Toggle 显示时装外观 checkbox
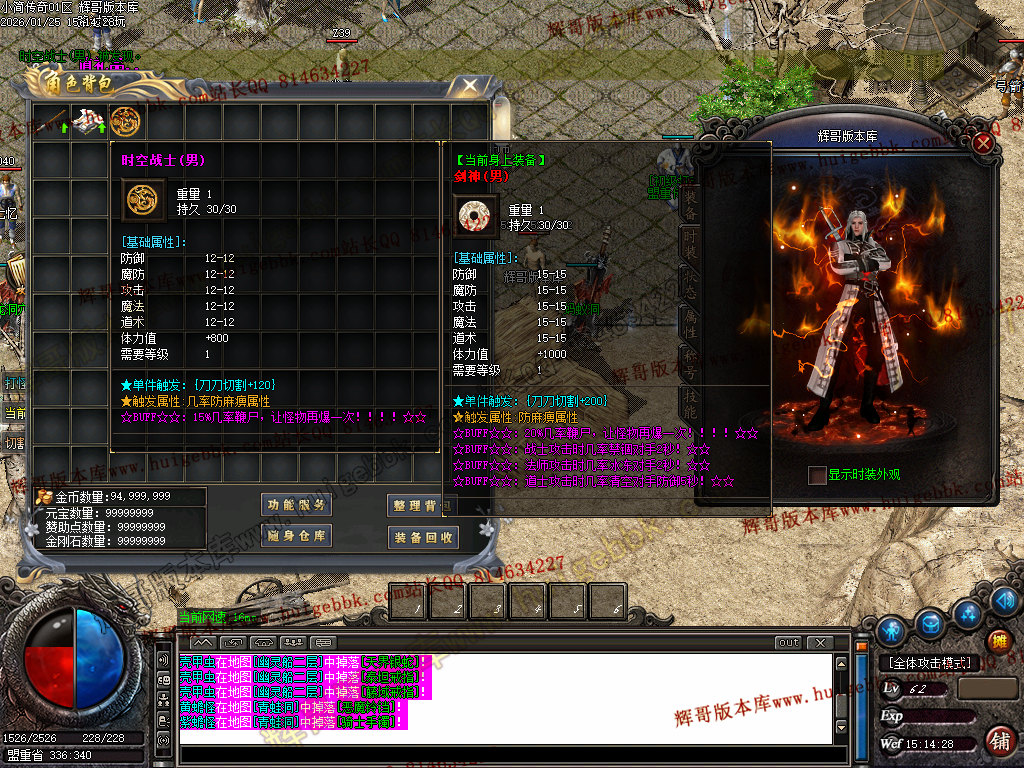The height and width of the screenshot is (768, 1024). 817,475
